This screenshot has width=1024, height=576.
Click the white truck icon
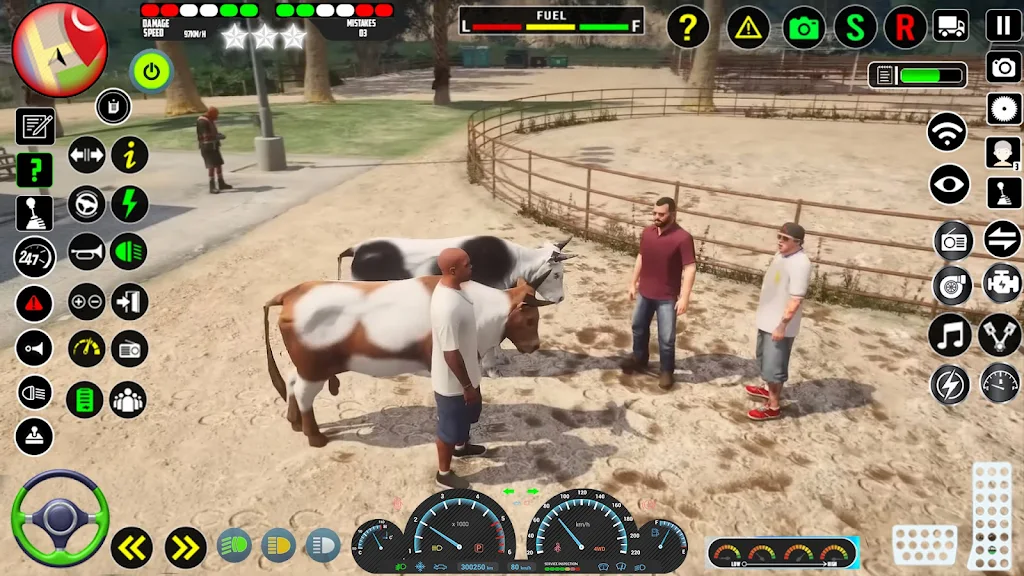(x=951, y=25)
